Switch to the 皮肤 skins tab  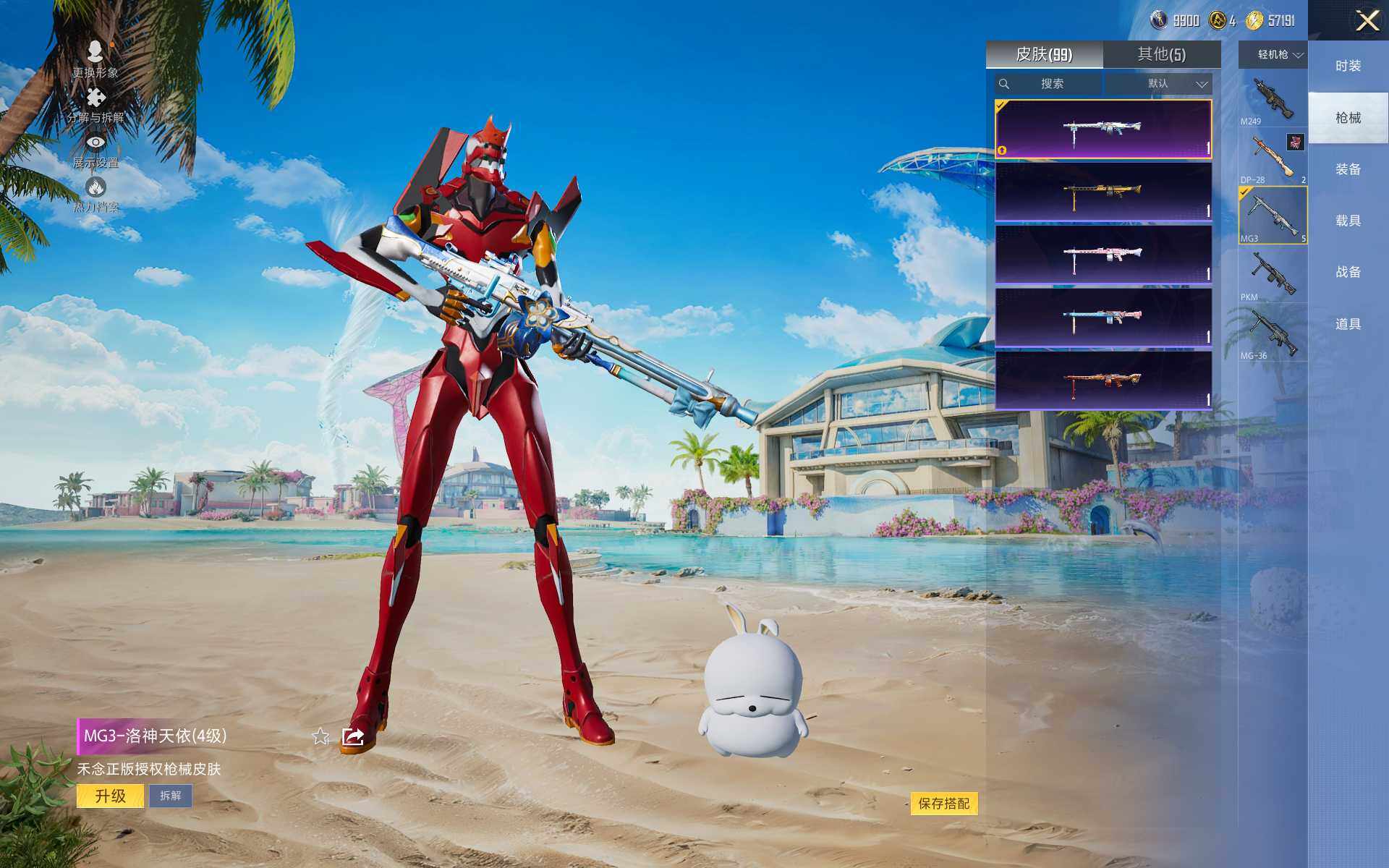1044,54
